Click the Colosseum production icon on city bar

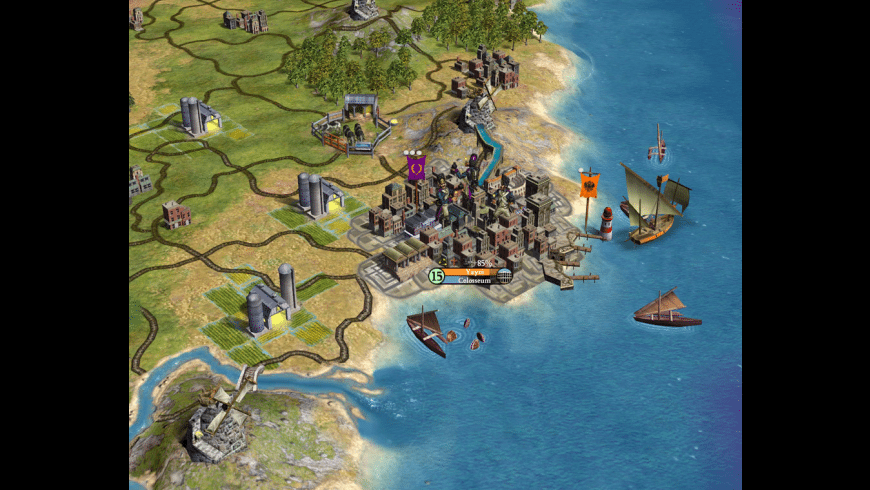click(504, 276)
